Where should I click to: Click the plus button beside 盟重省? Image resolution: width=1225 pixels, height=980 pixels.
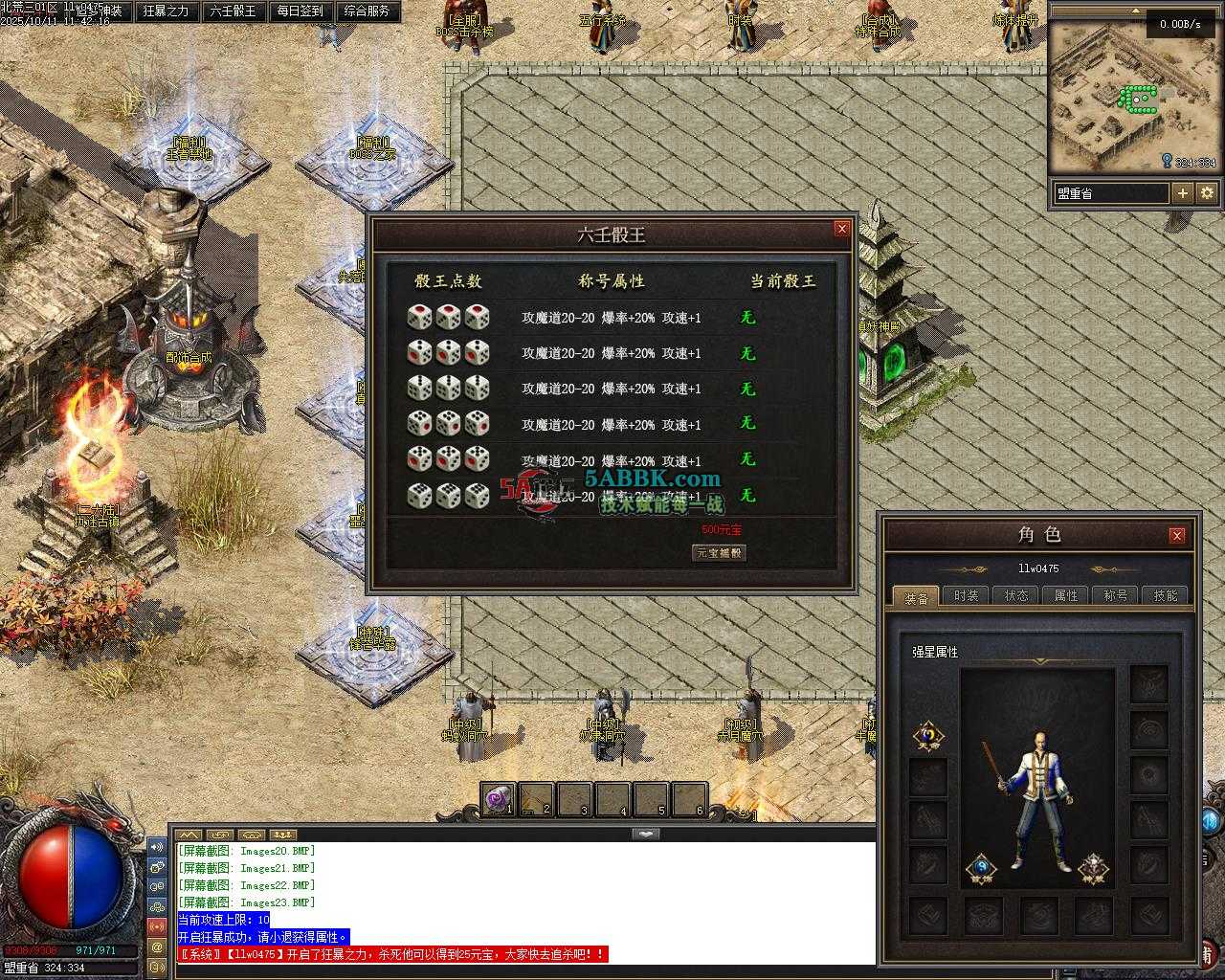point(1183,193)
